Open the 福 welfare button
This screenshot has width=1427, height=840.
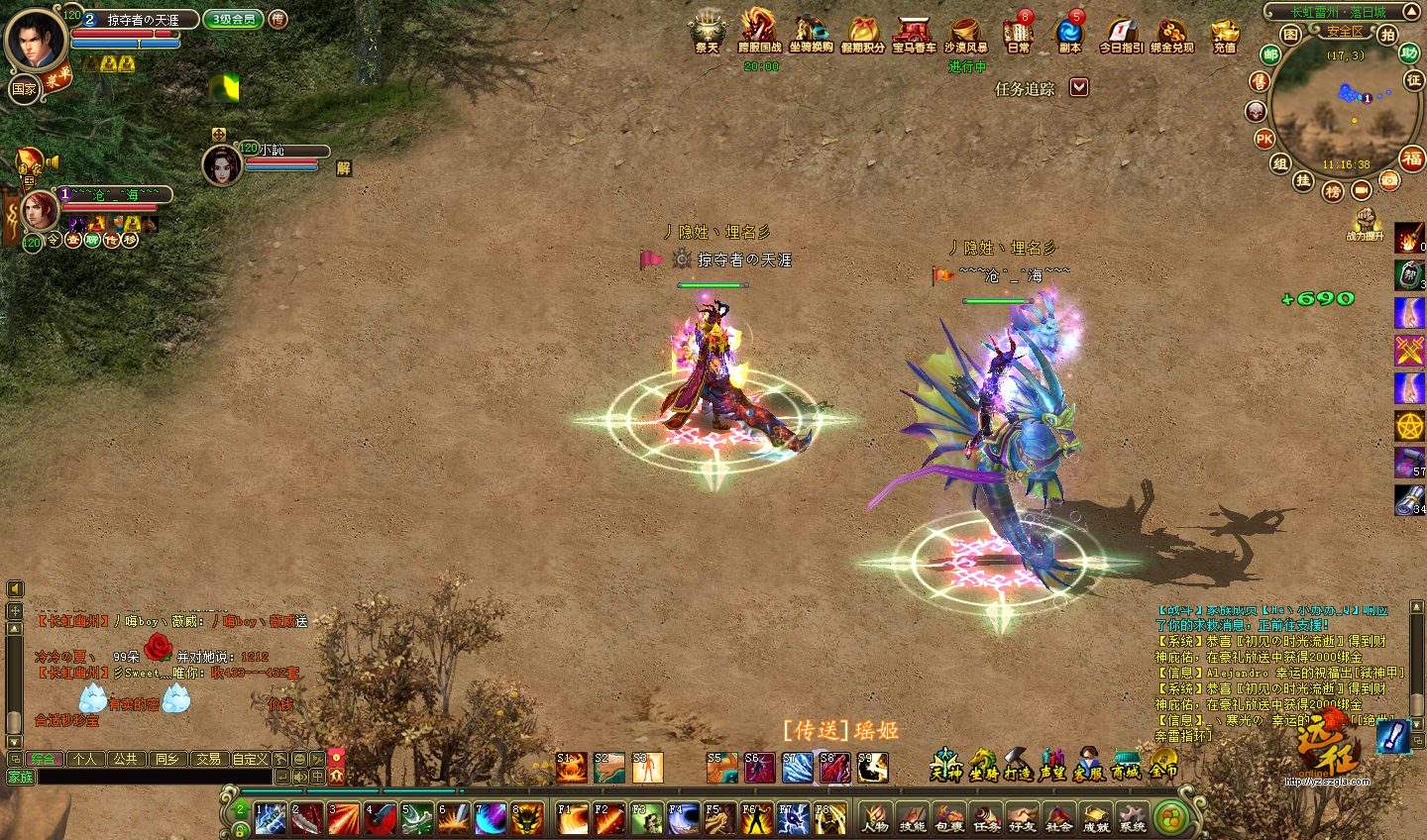pyautogui.click(x=1411, y=157)
